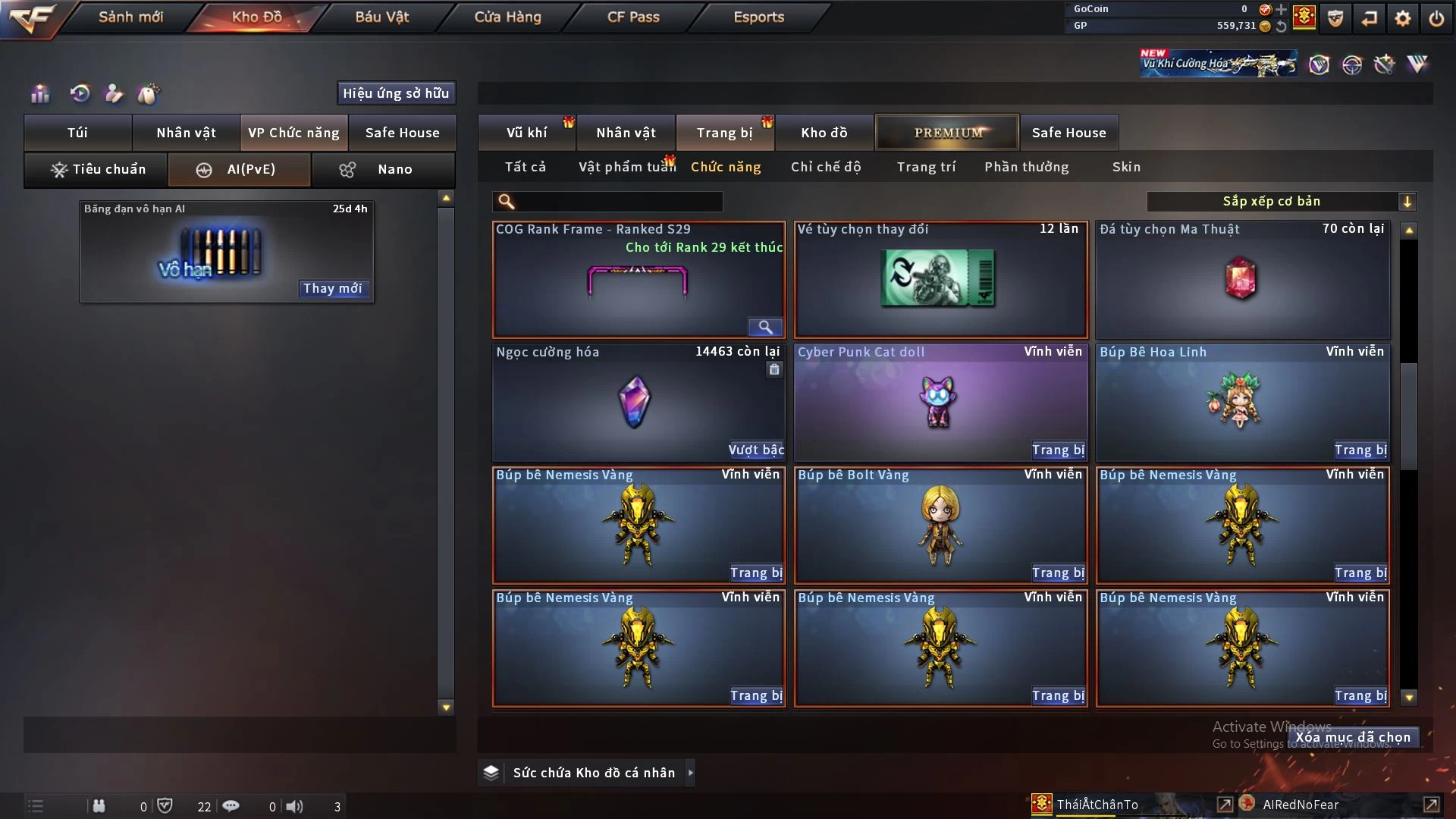Go to Sảnh mới lobby
Screen dimensions: 1456x819
pyautogui.click(x=130, y=17)
